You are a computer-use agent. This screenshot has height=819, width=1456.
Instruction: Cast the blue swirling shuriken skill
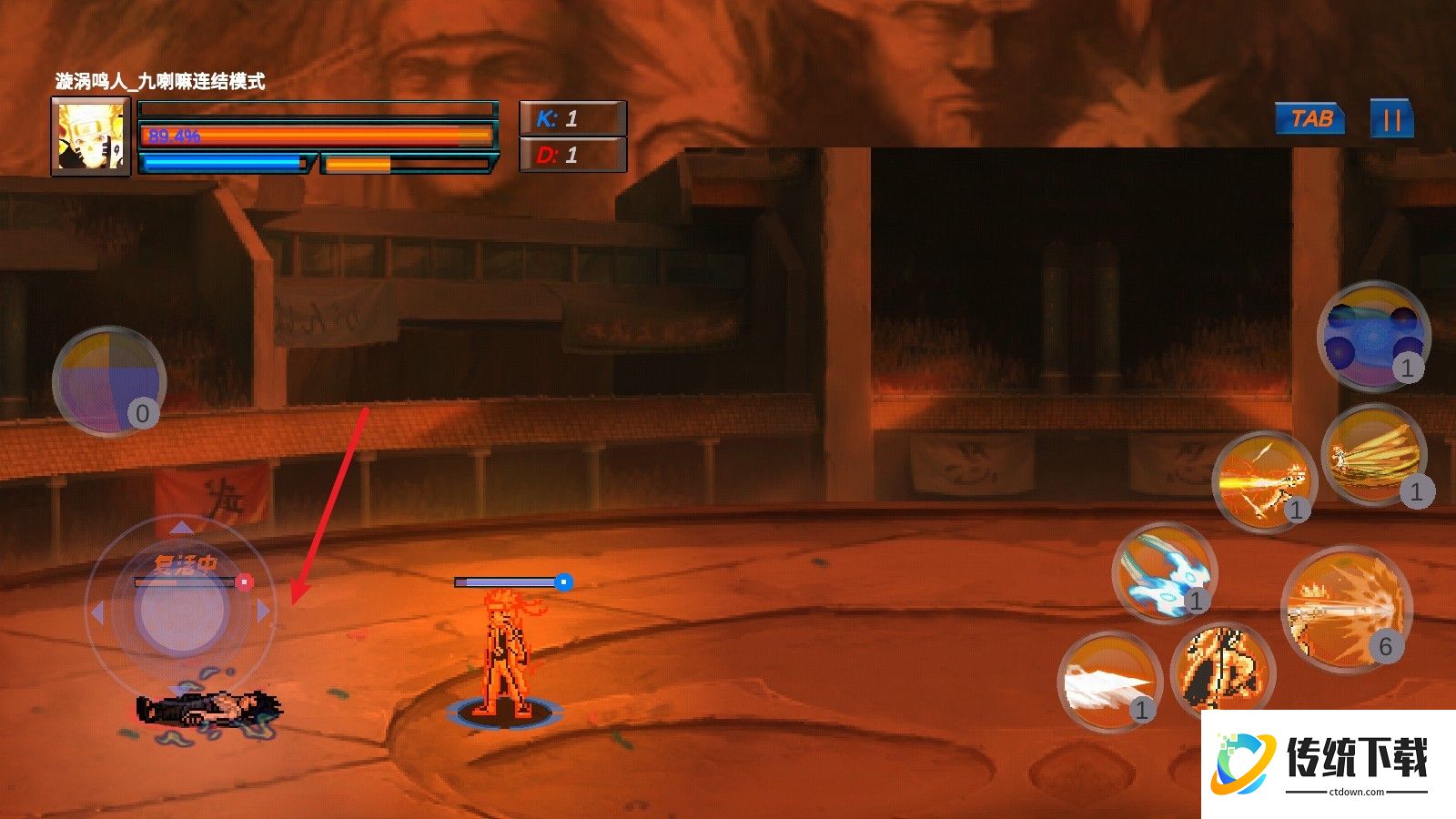1165,573
